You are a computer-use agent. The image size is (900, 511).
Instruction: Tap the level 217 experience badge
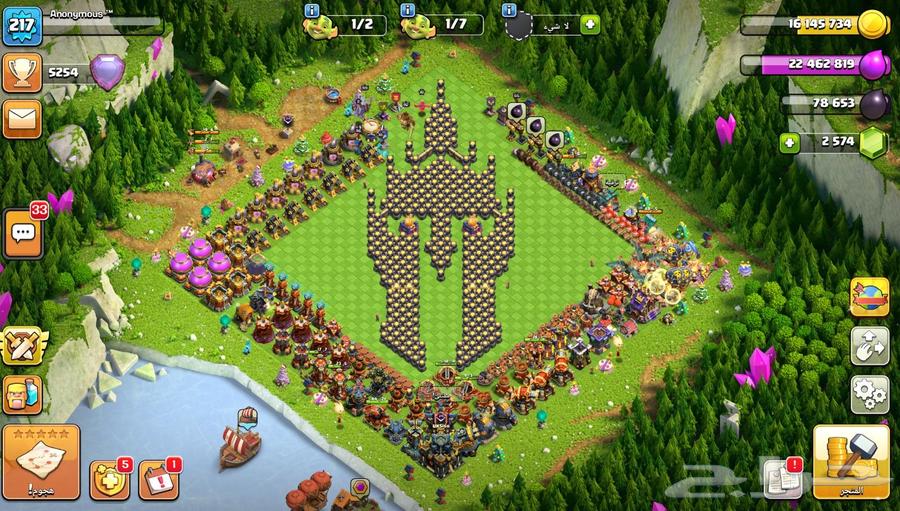click(21, 24)
